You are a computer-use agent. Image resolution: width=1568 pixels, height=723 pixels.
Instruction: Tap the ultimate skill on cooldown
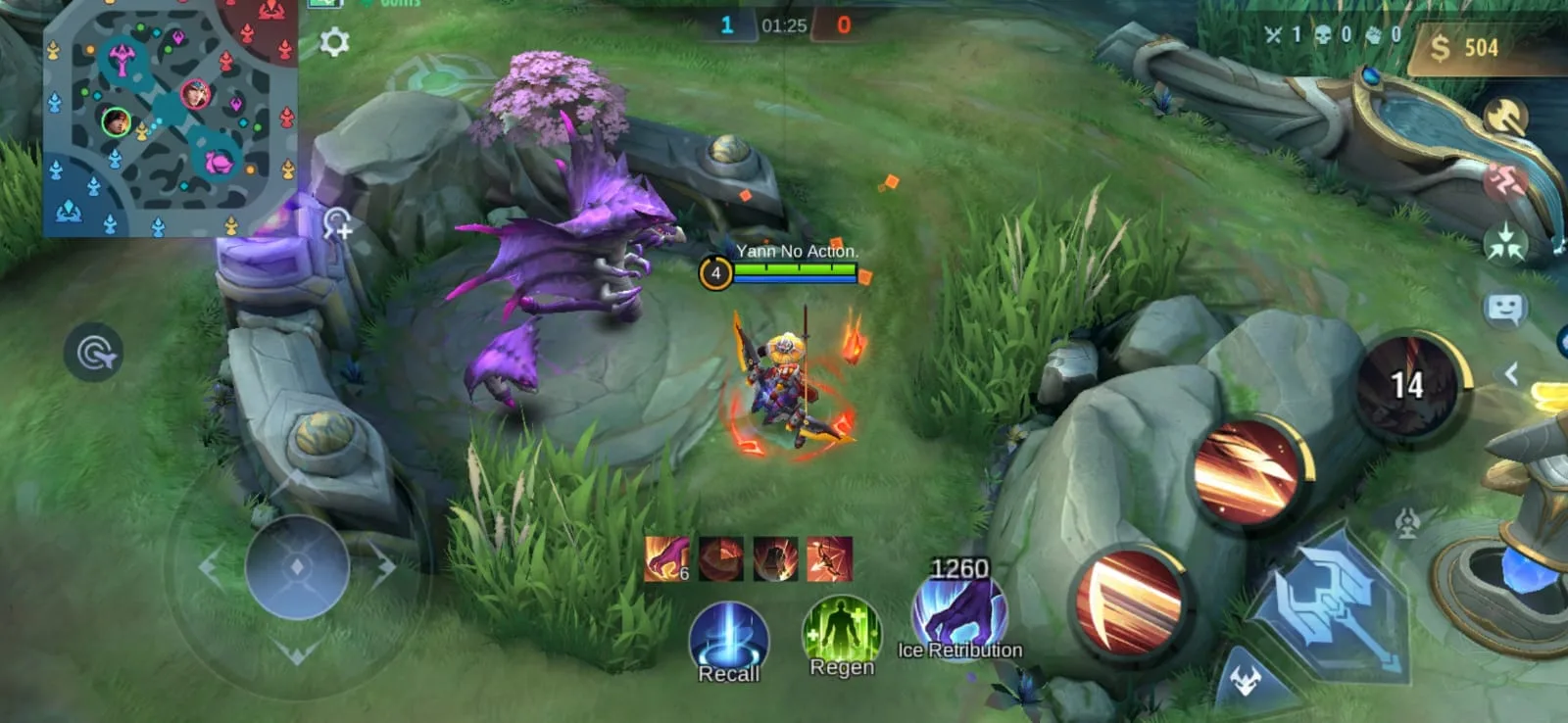[1408, 384]
